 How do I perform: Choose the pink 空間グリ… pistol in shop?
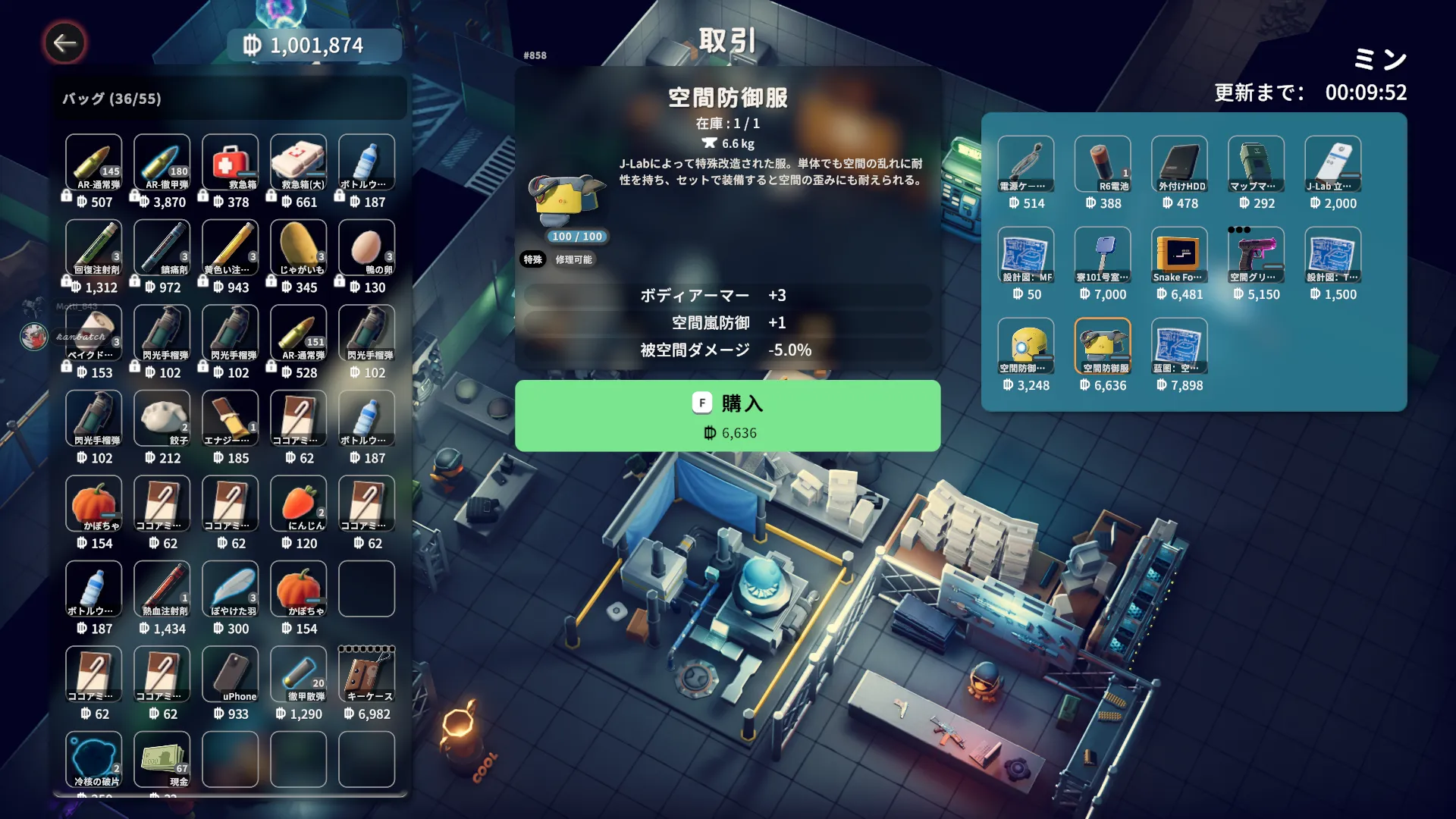1256,255
